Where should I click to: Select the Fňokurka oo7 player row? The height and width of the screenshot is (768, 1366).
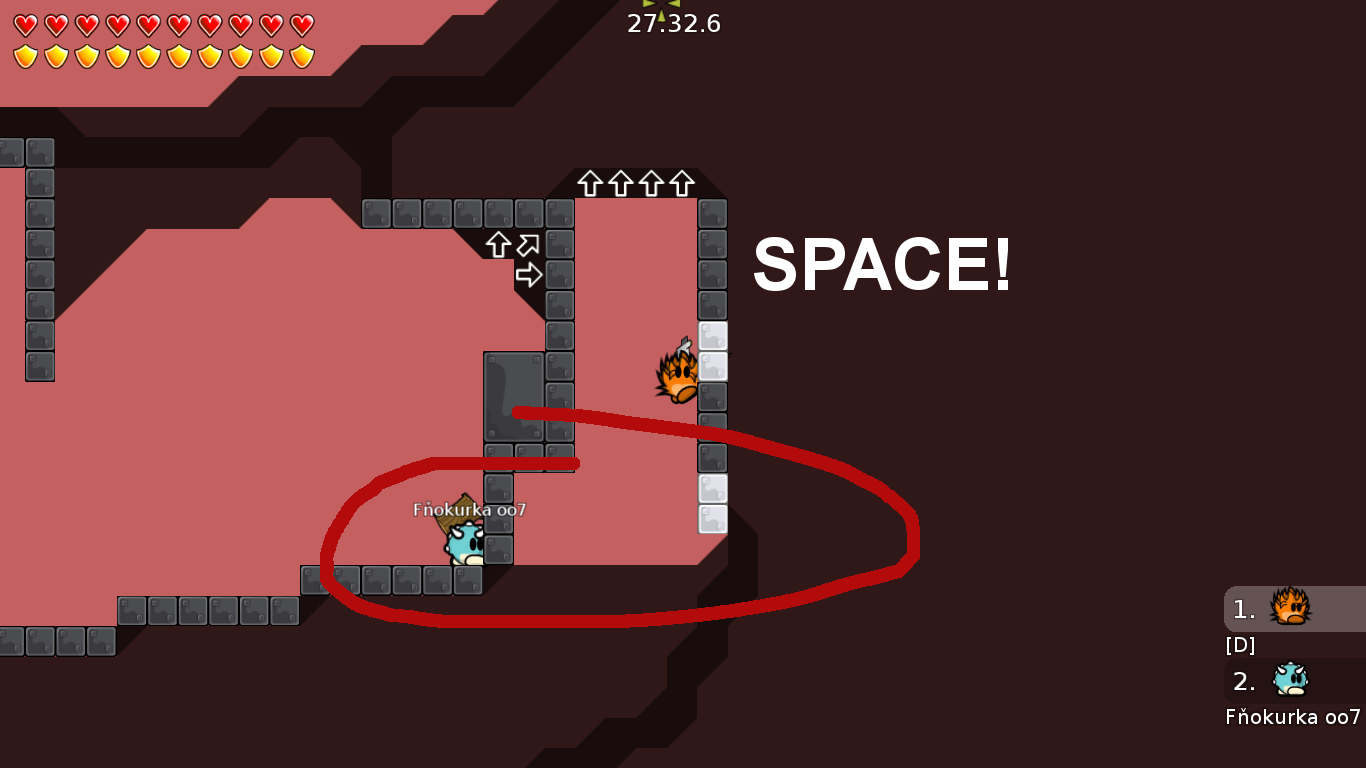pyautogui.click(x=1294, y=682)
